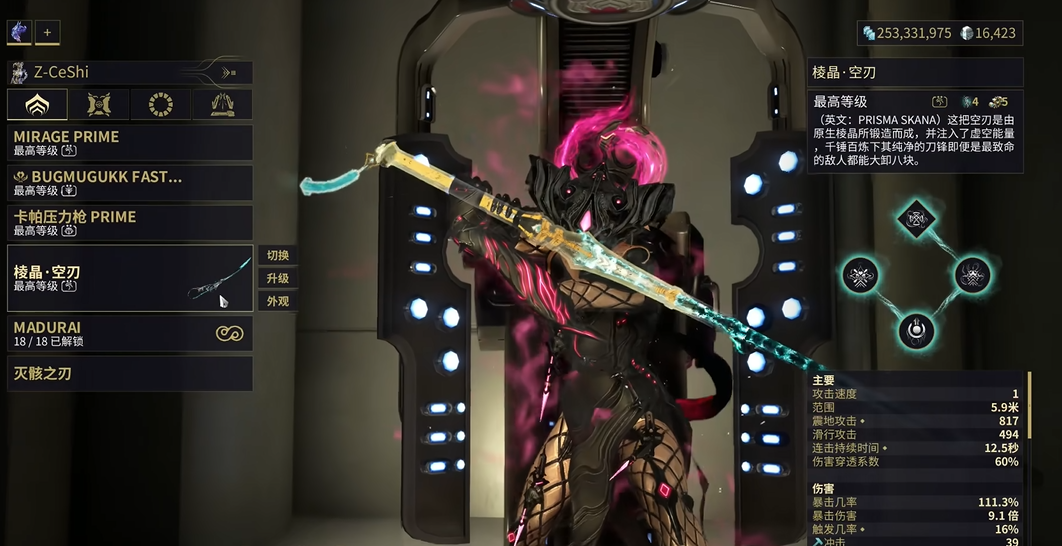
Task: Switch to the segmented ring icon tab
Action: [x=160, y=104]
